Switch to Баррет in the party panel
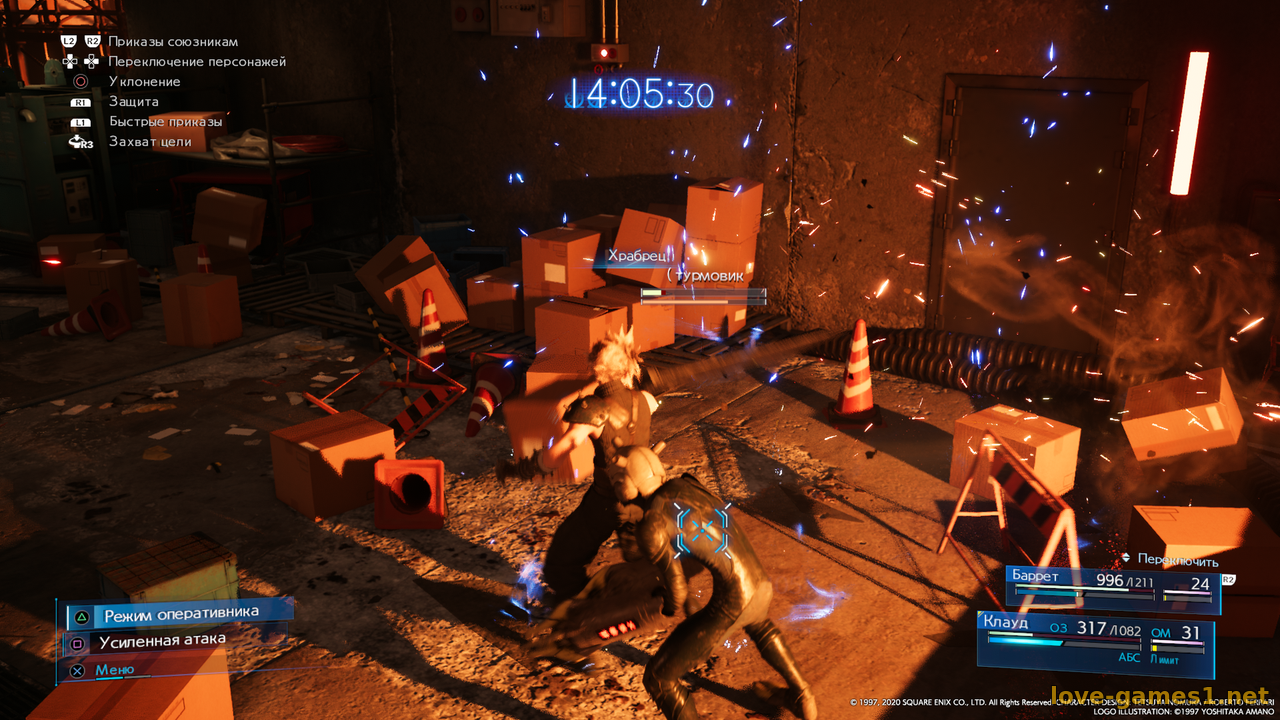This screenshot has width=1280, height=720. [1111, 587]
